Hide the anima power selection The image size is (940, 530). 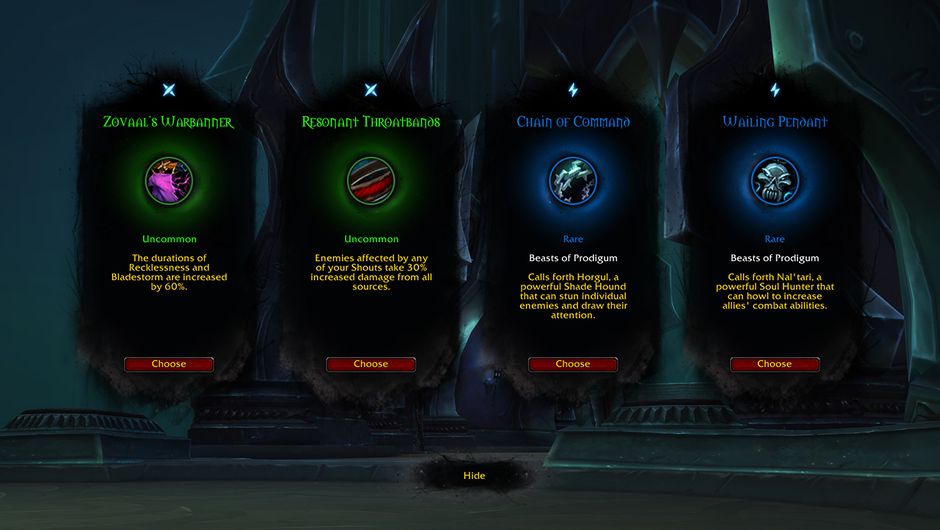[474, 476]
